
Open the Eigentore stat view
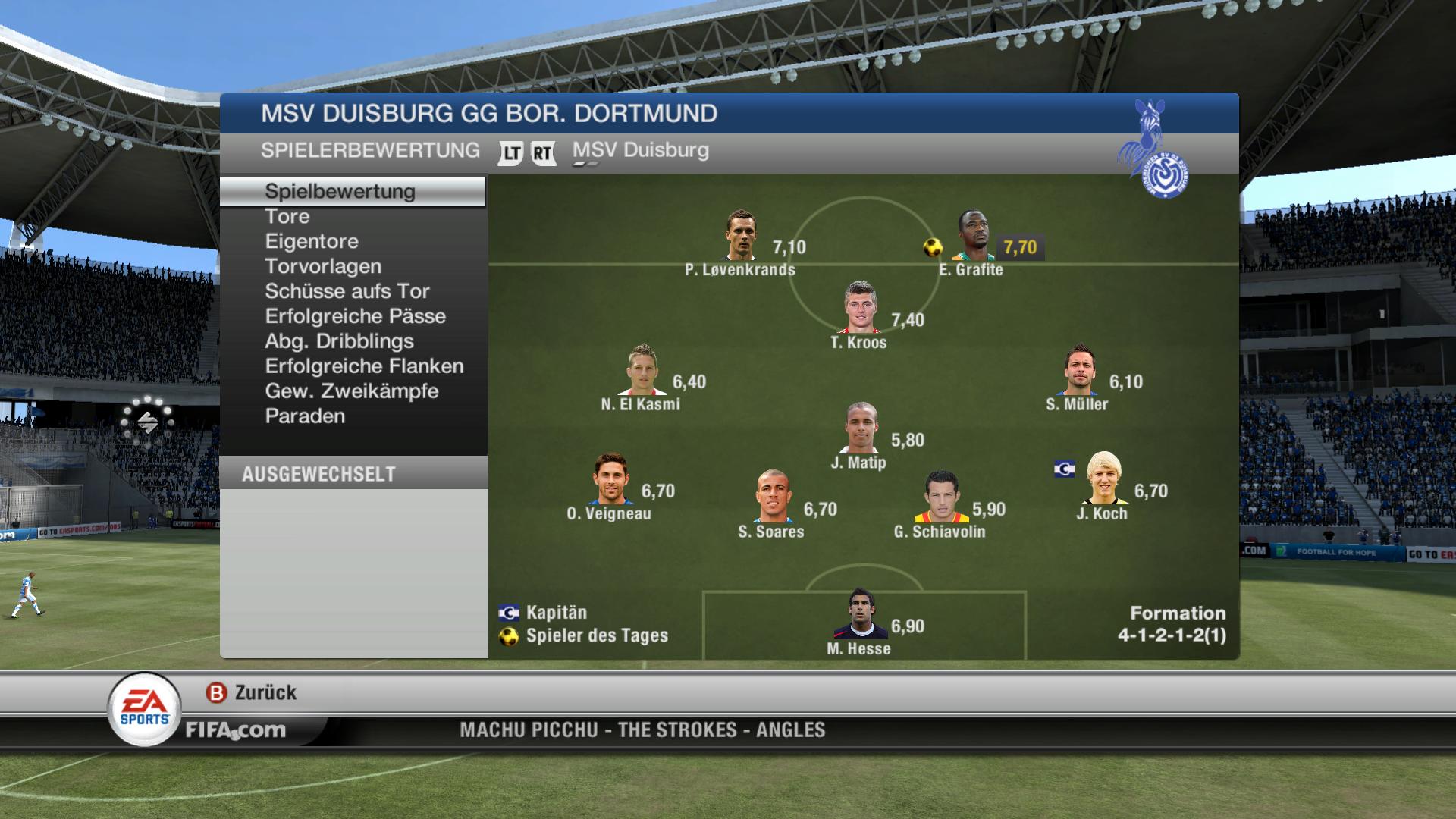312,241
